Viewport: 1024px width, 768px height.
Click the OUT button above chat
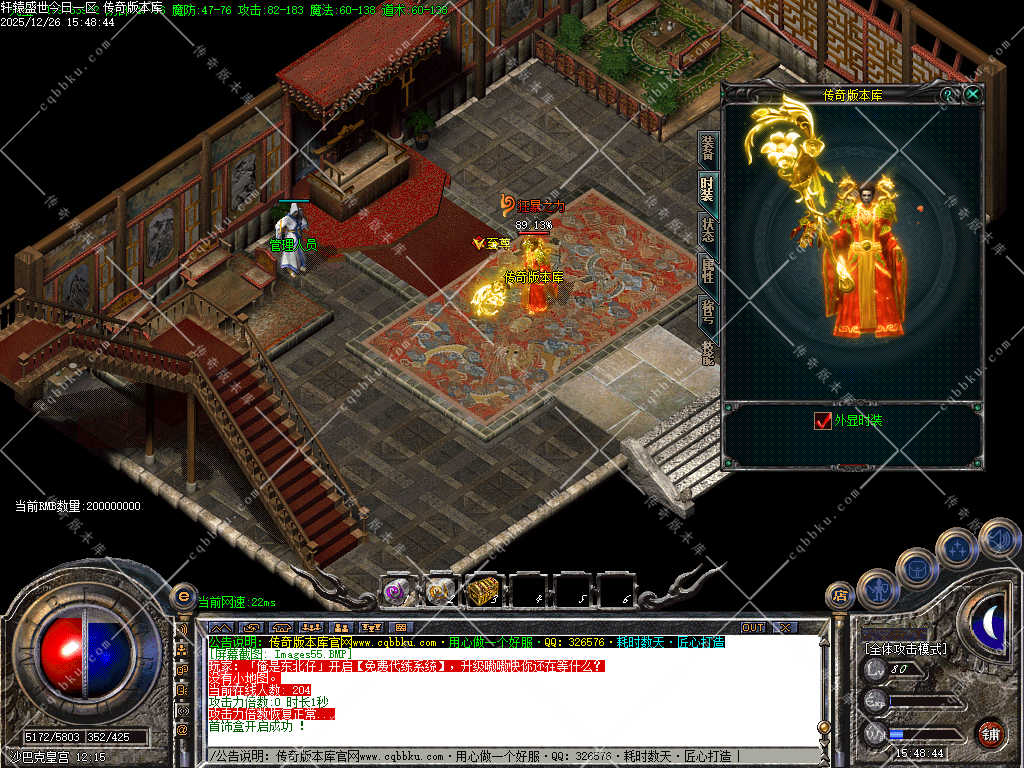pos(752,627)
